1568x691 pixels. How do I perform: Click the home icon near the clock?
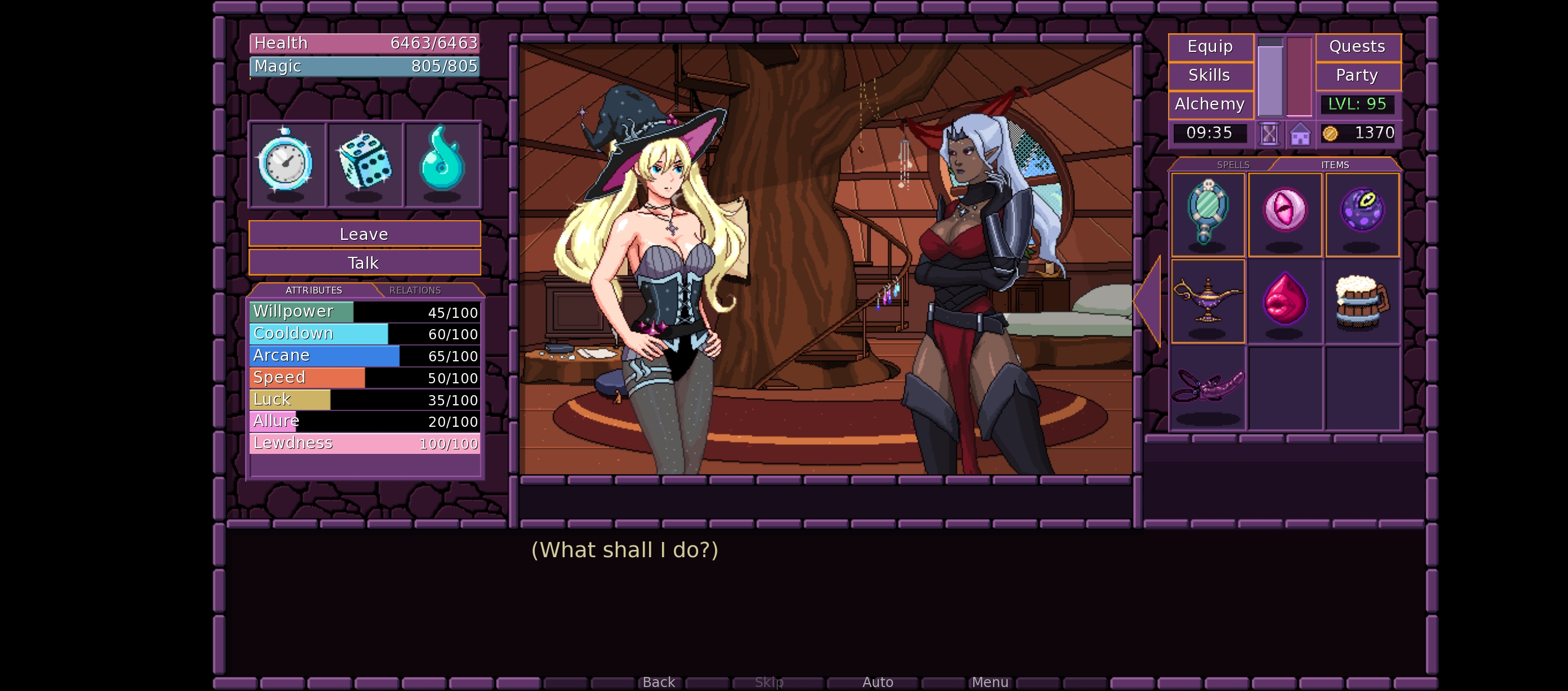pos(1300,133)
